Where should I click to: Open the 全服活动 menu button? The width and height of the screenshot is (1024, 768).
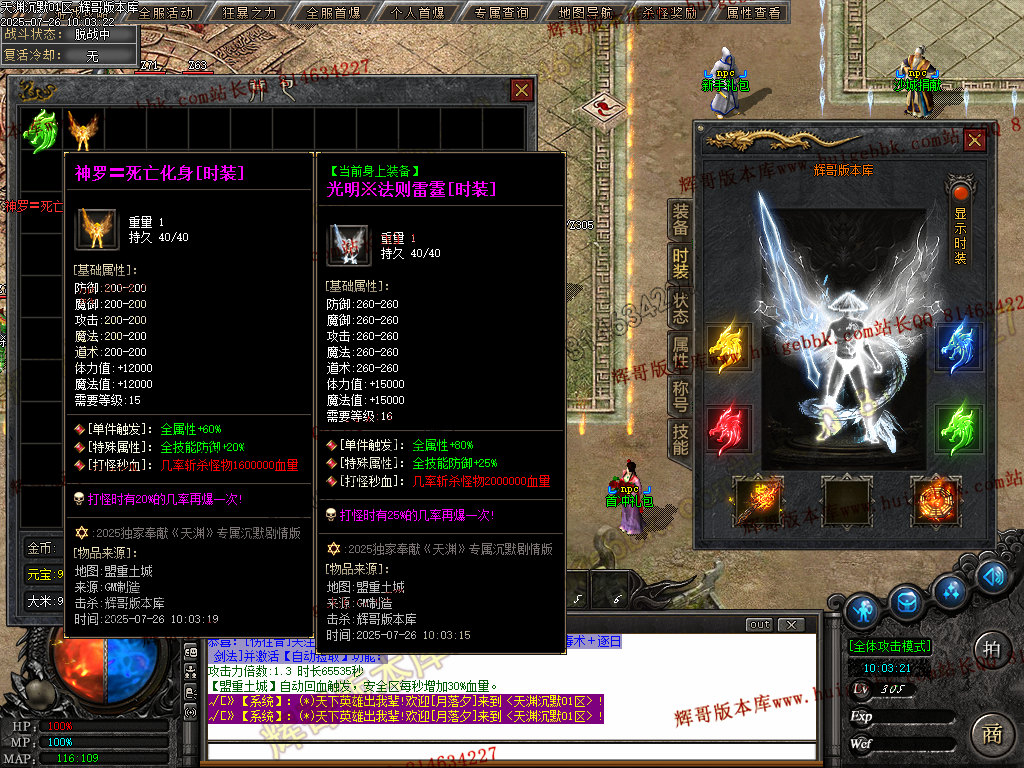pyautogui.click(x=165, y=13)
